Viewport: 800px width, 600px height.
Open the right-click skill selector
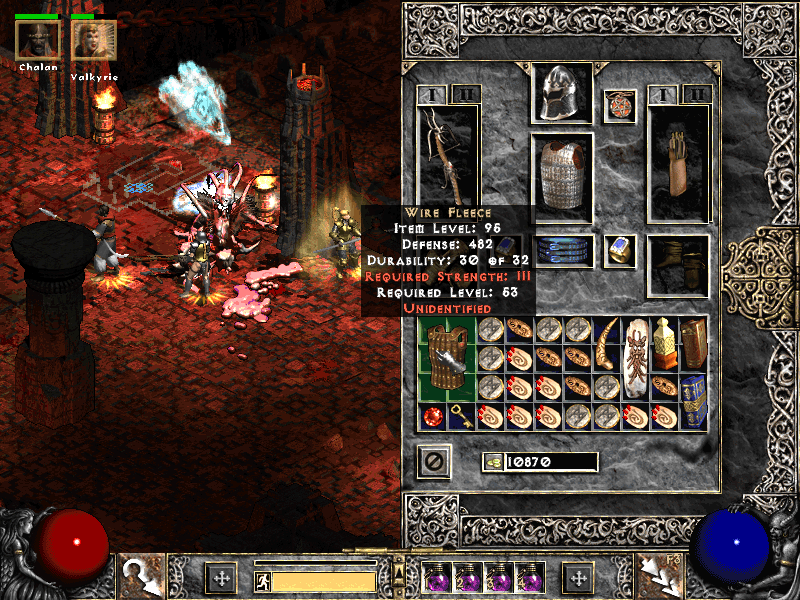[x=659, y=577]
